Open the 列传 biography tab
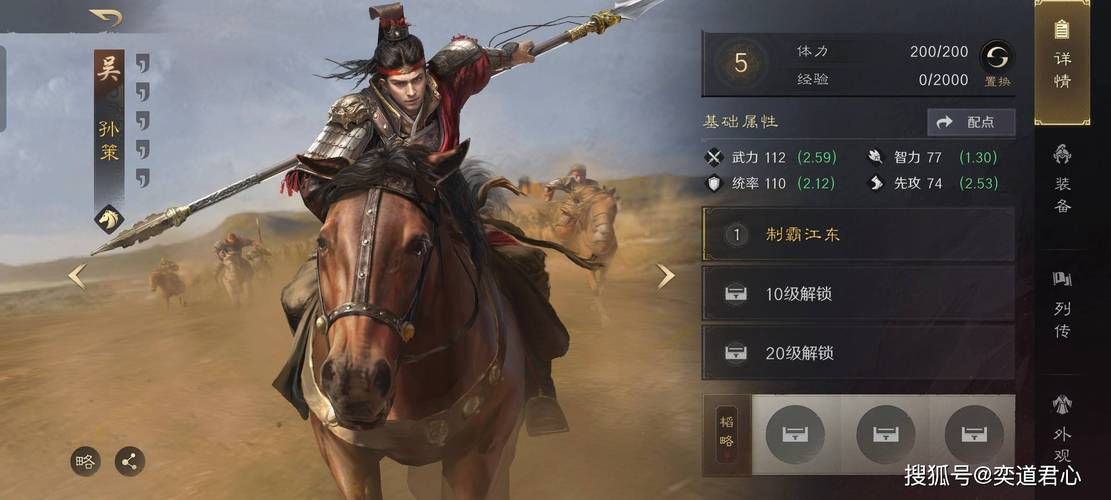This screenshot has width=1111, height=500. pyautogui.click(x=1062, y=303)
